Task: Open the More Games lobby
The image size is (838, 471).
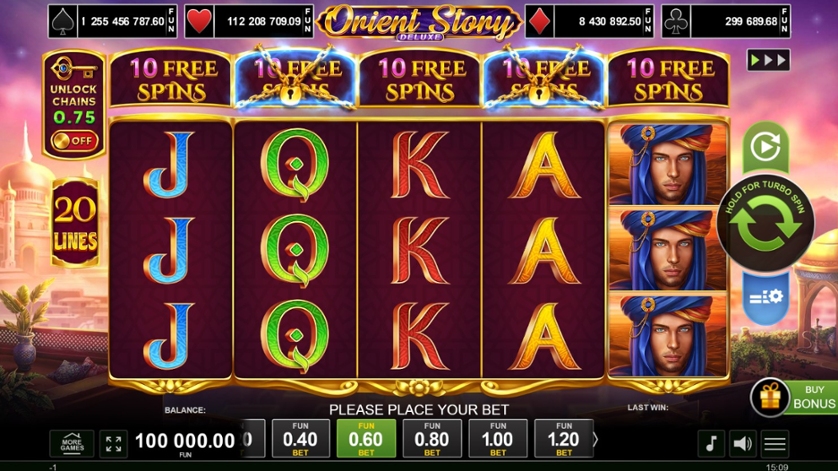Action: pyautogui.click(x=72, y=443)
